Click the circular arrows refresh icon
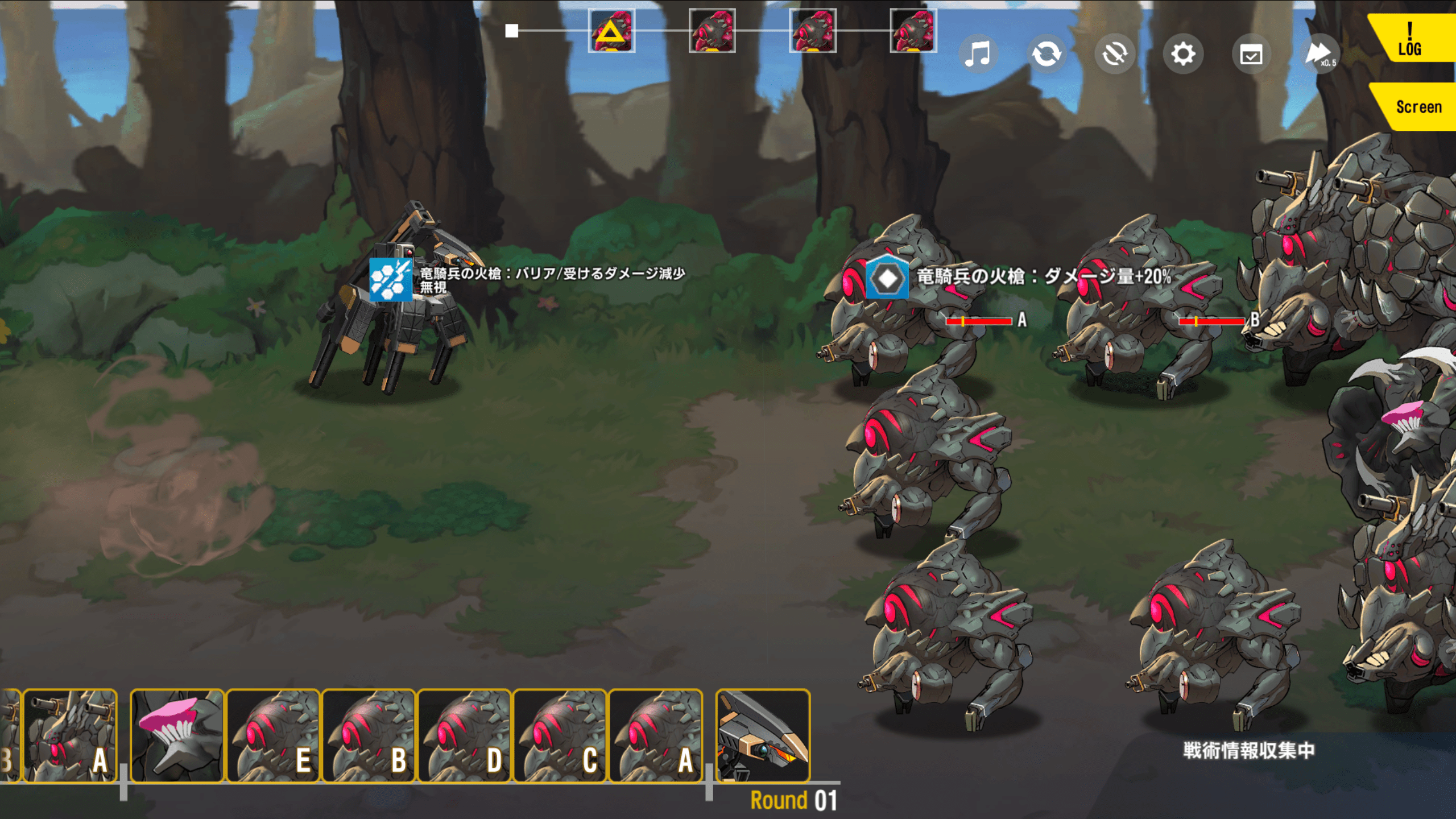 tap(1046, 55)
